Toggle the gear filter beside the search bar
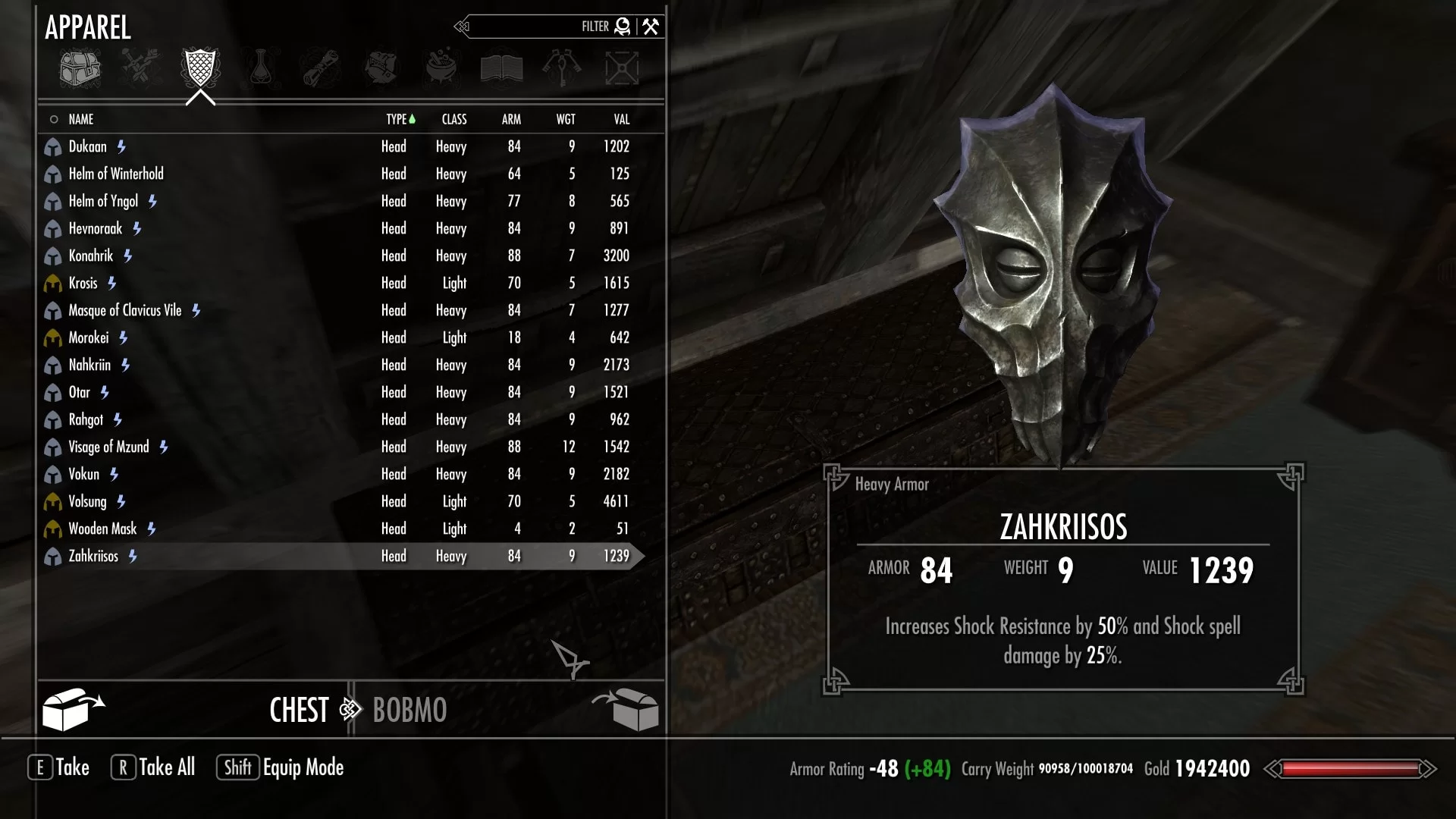This screenshot has height=819, width=1456. [622, 26]
